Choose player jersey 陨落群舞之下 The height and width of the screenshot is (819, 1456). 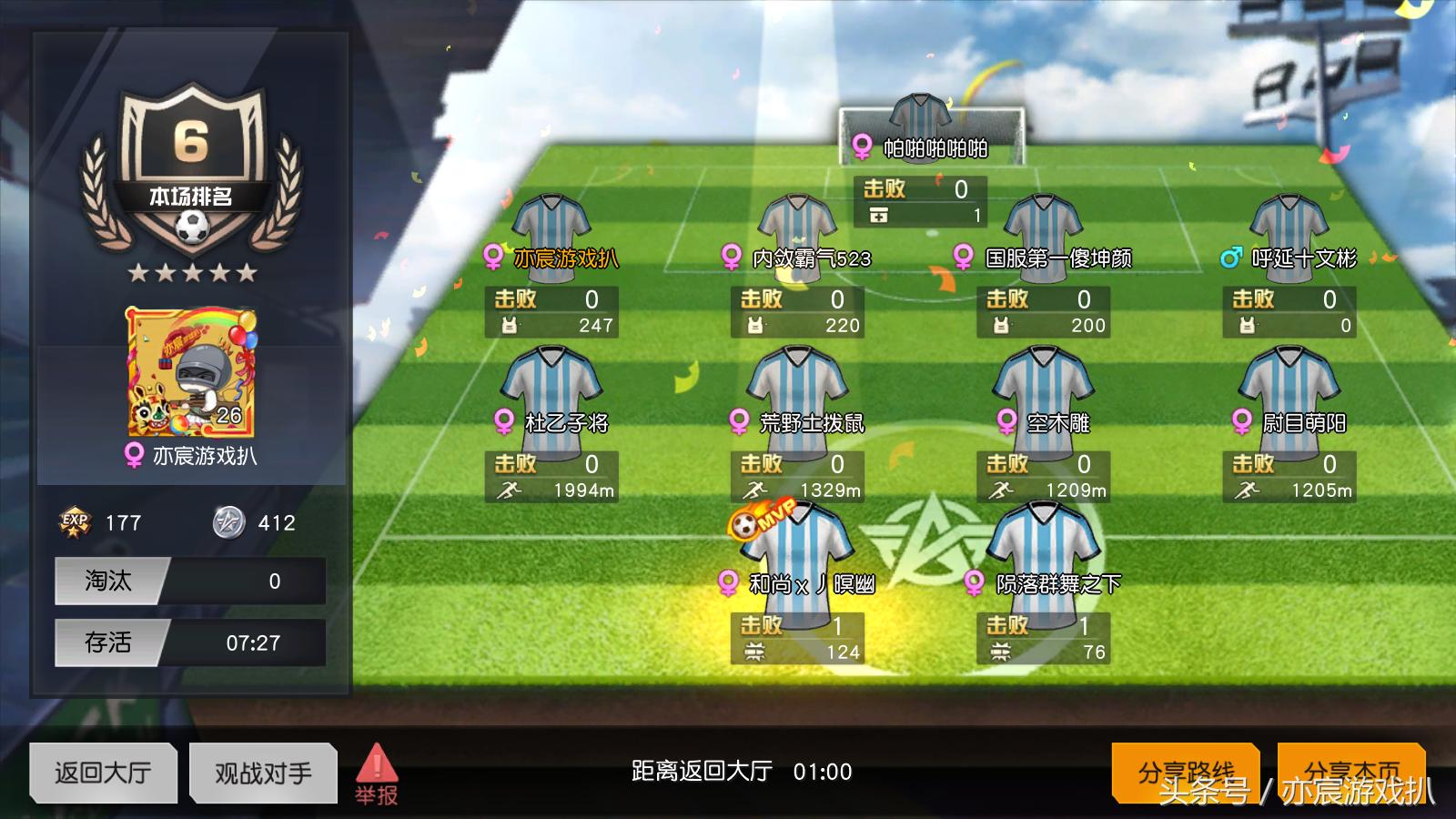coord(1043,541)
